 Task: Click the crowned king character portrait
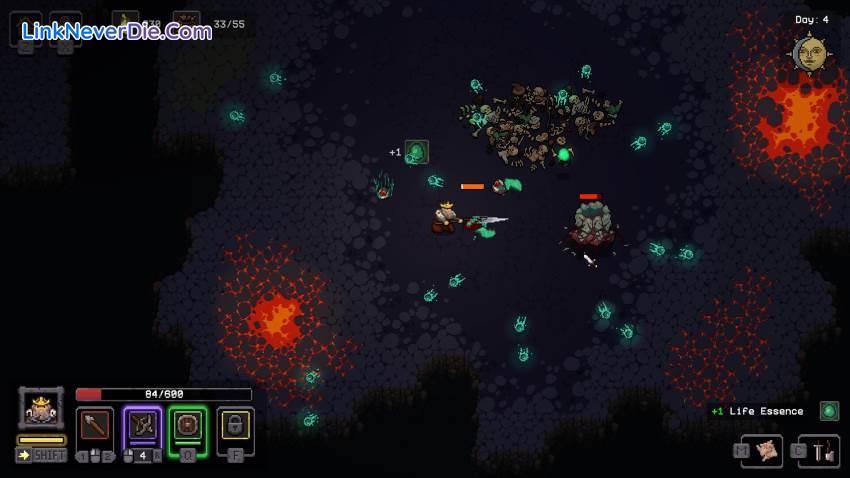tap(41, 408)
